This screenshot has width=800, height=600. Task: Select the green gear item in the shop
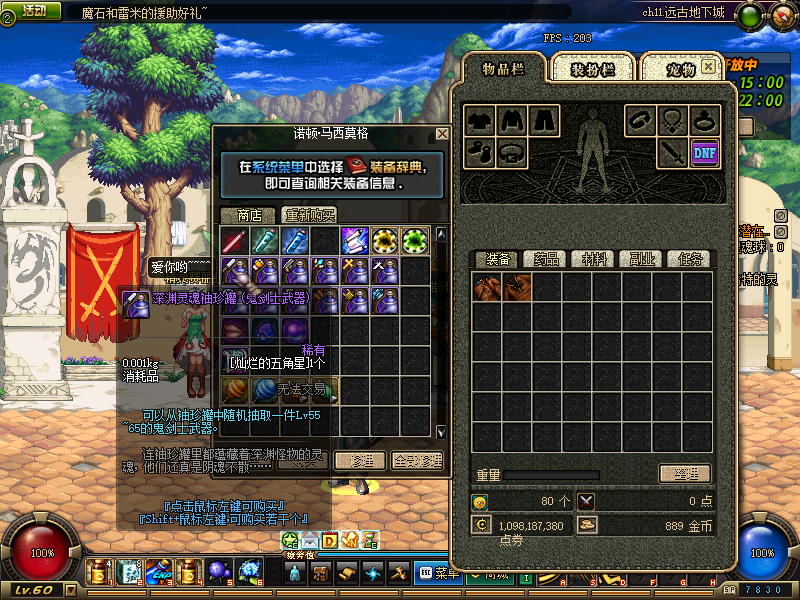tap(414, 240)
